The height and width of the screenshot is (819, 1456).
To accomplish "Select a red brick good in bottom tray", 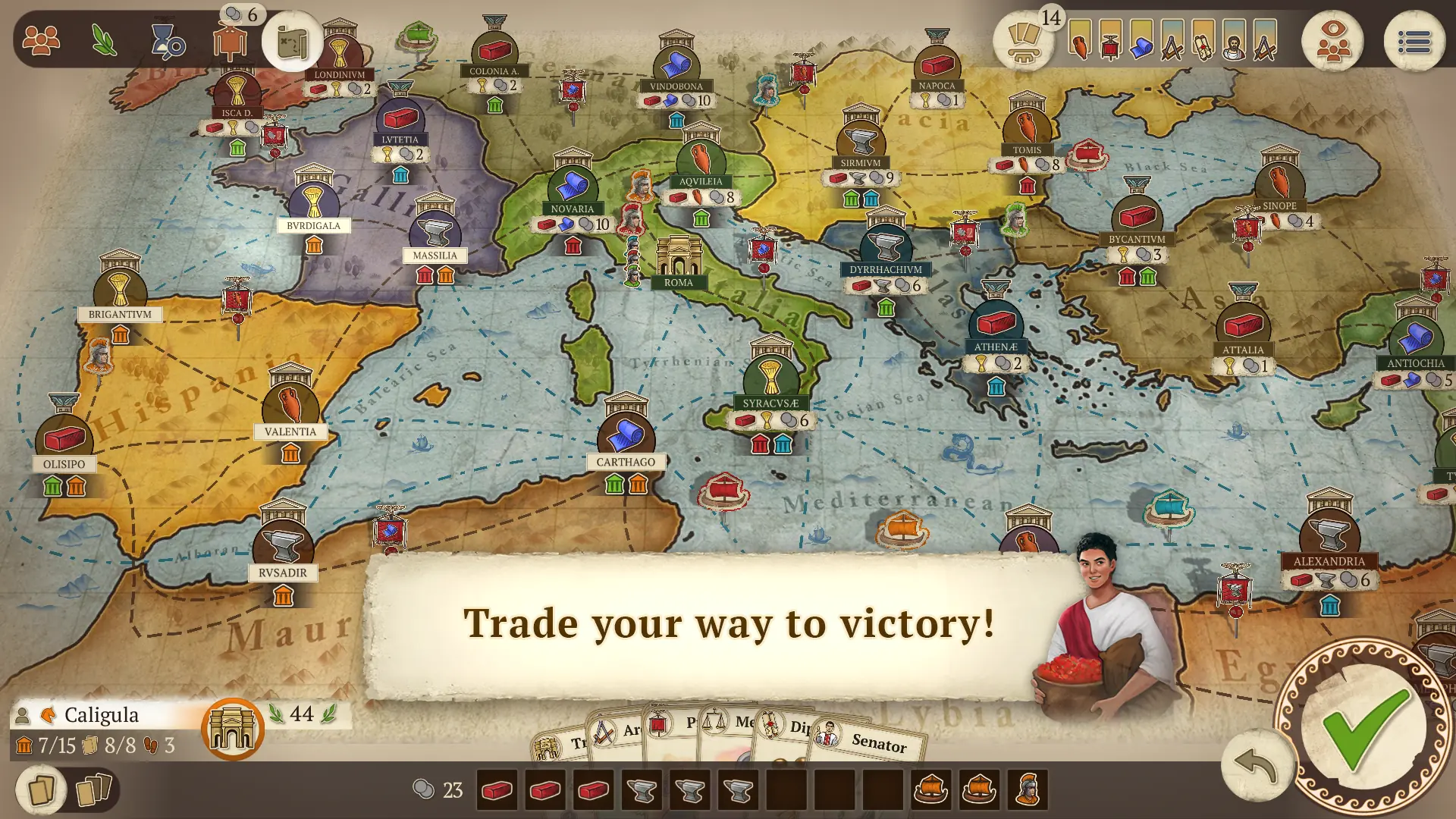I will pos(497,789).
